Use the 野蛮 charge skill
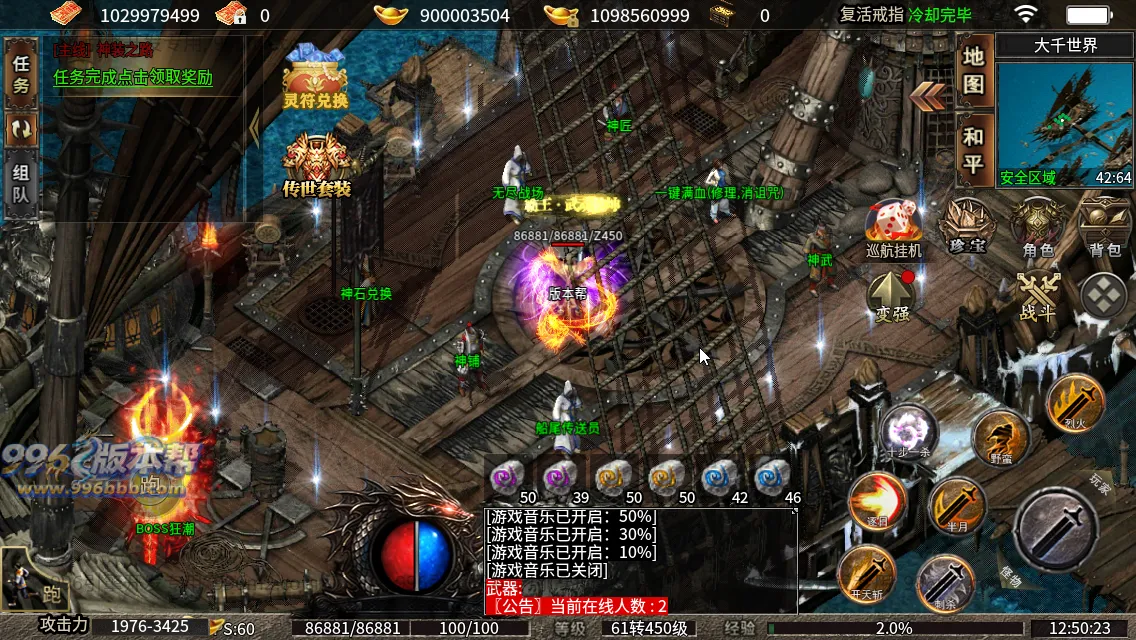This screenshot has height=640, width=1136. 1001,438
